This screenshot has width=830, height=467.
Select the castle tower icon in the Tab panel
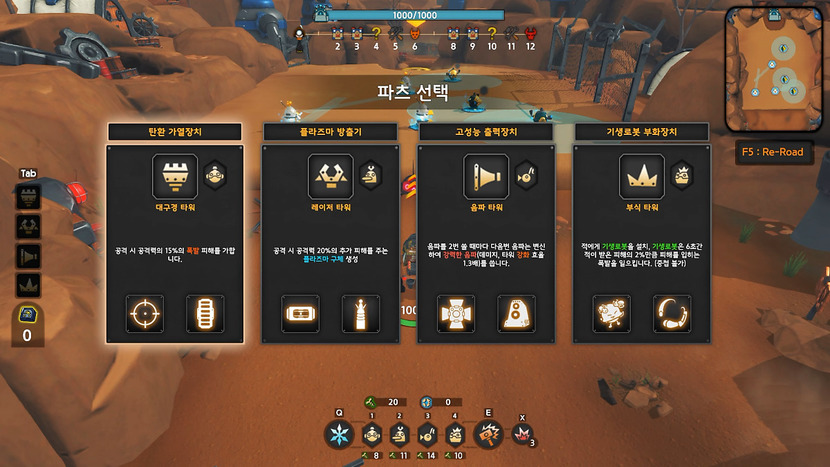29,198
